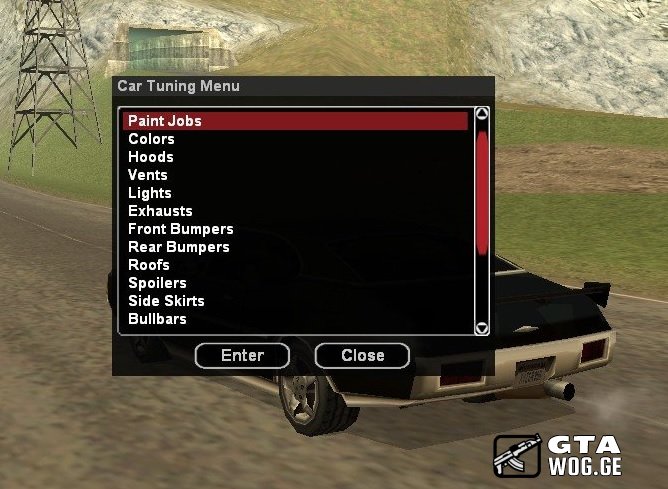Select the Bullbars option
The width and height of the screenshot is (668, 489).
(157, 319)
